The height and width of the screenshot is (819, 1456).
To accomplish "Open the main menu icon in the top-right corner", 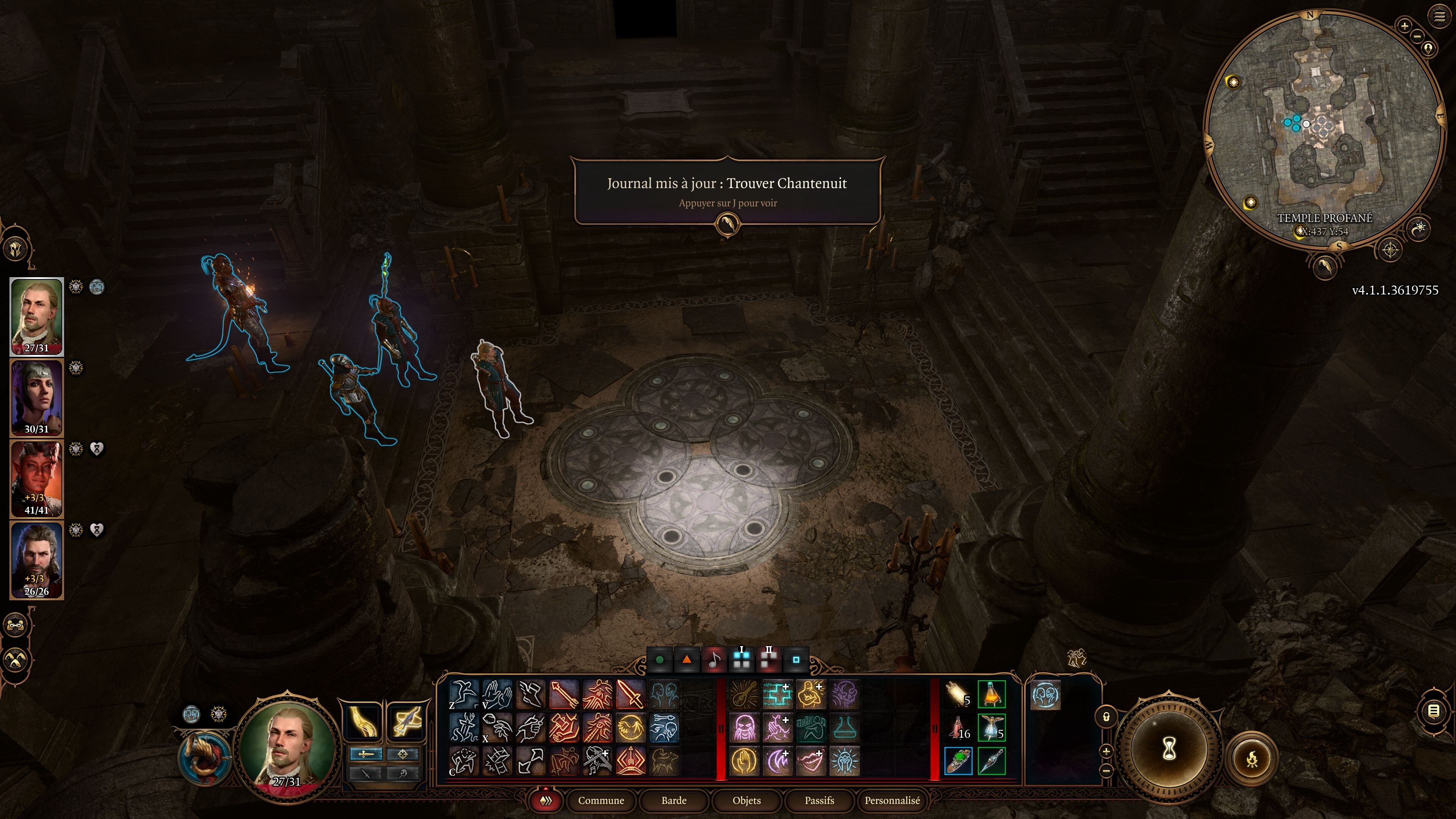I will click(x=1439, y=17).
